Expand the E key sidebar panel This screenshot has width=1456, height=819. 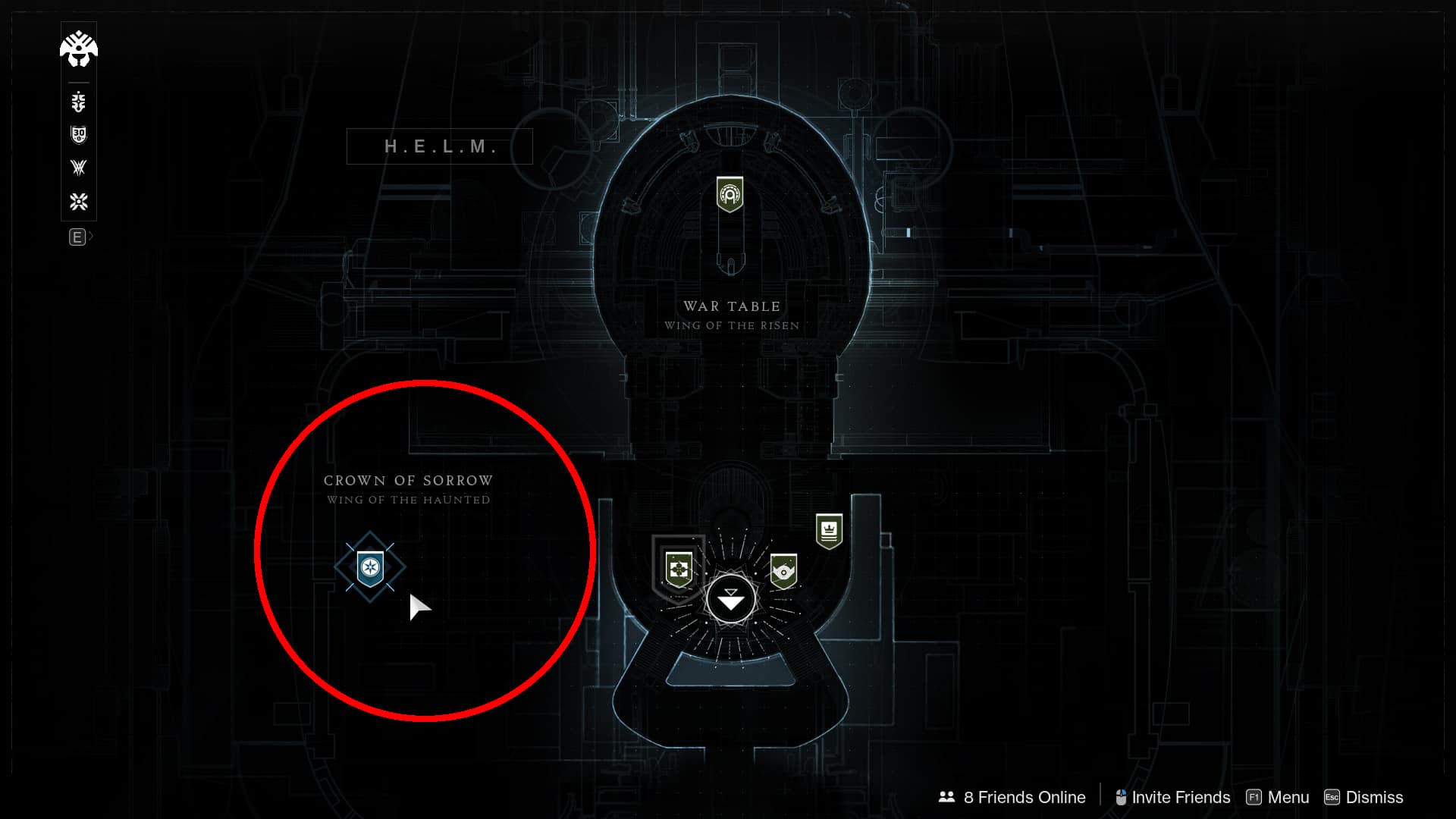click(78, 237)
